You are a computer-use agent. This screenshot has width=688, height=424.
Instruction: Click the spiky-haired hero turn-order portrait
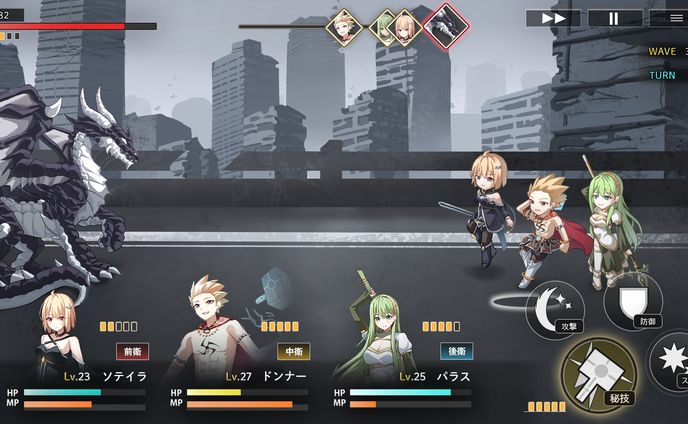coord(345,26)
